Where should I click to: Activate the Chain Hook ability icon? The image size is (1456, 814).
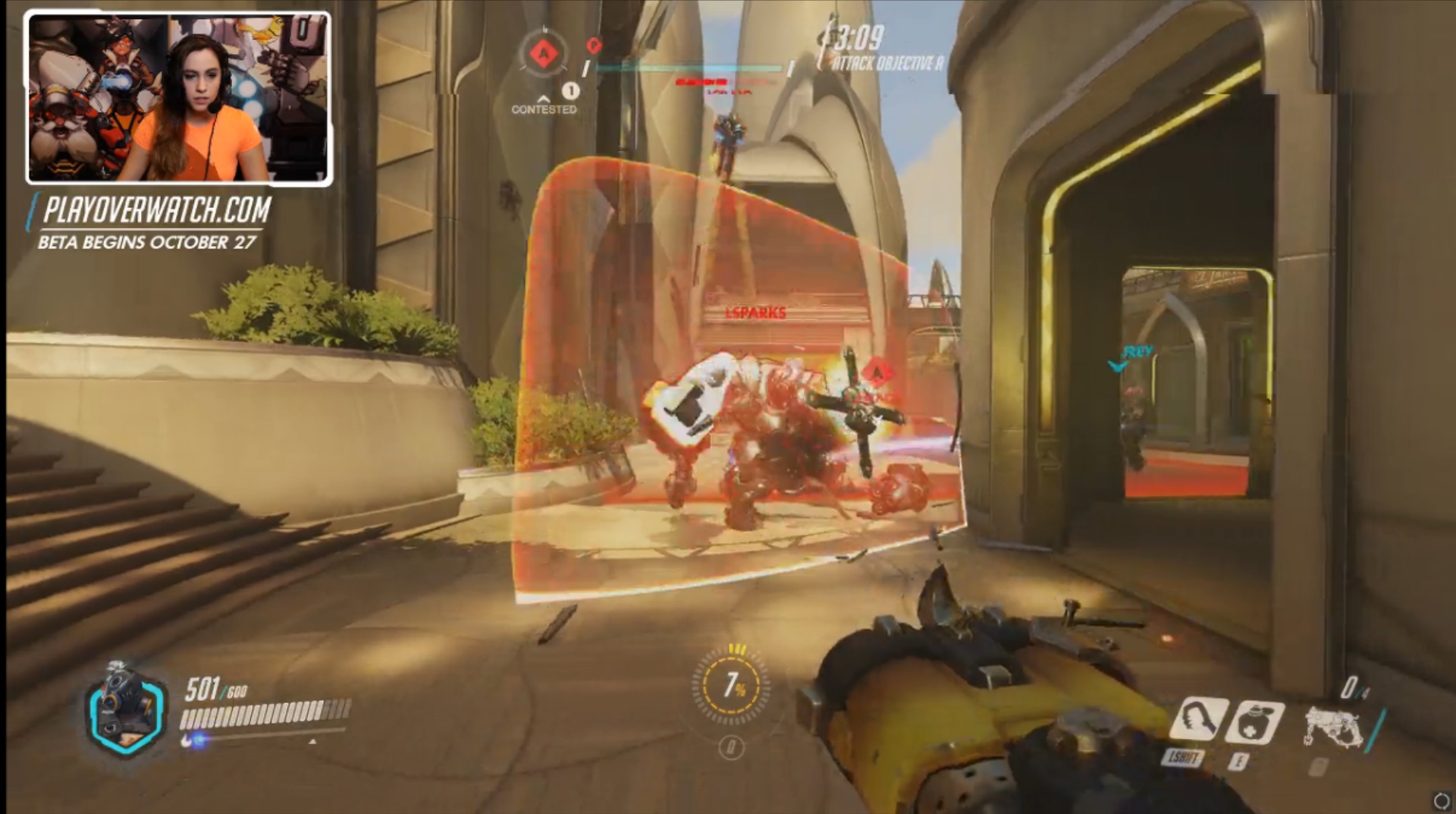pos(1198,718)
